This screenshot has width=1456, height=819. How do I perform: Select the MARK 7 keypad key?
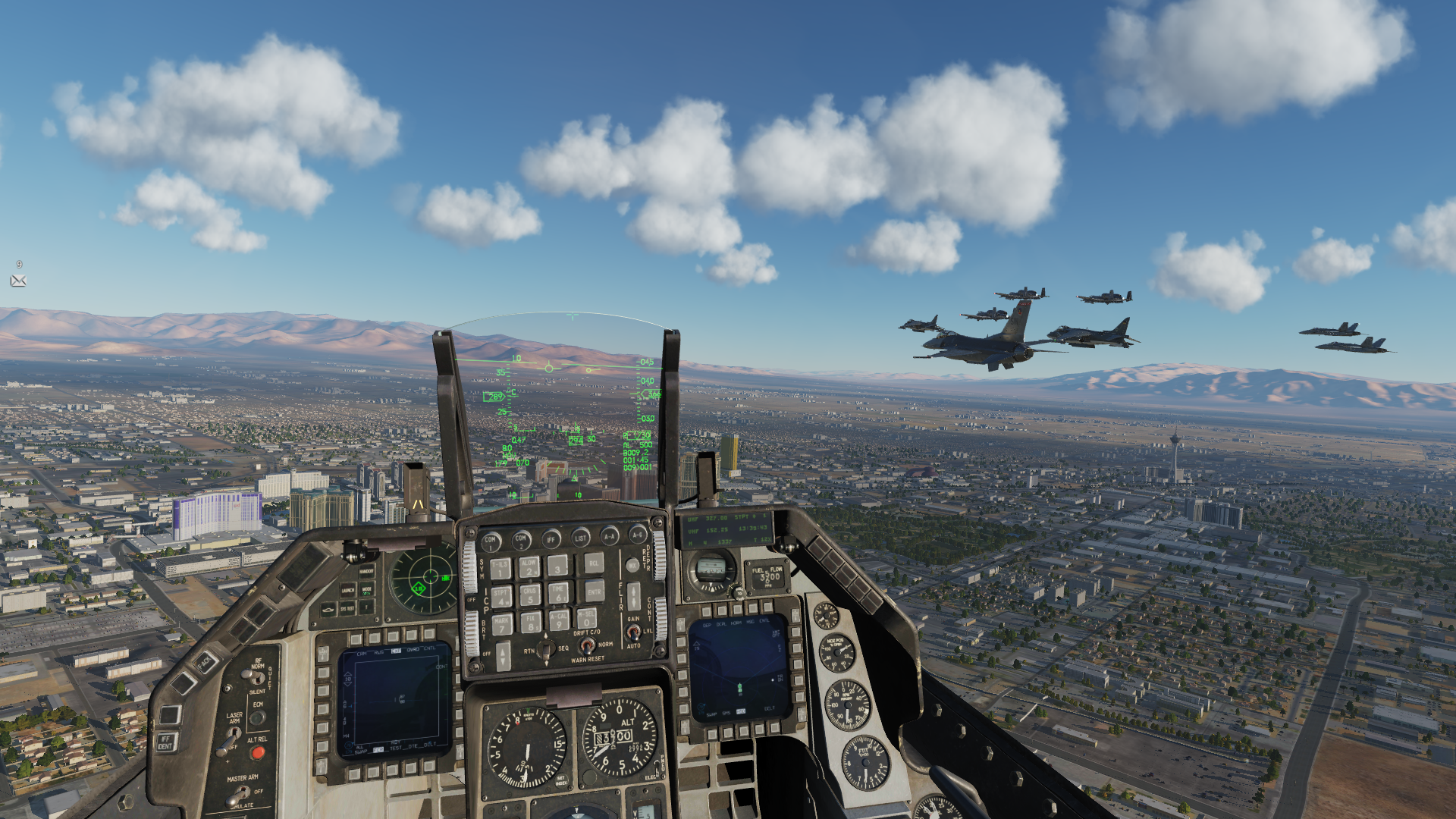502,624
